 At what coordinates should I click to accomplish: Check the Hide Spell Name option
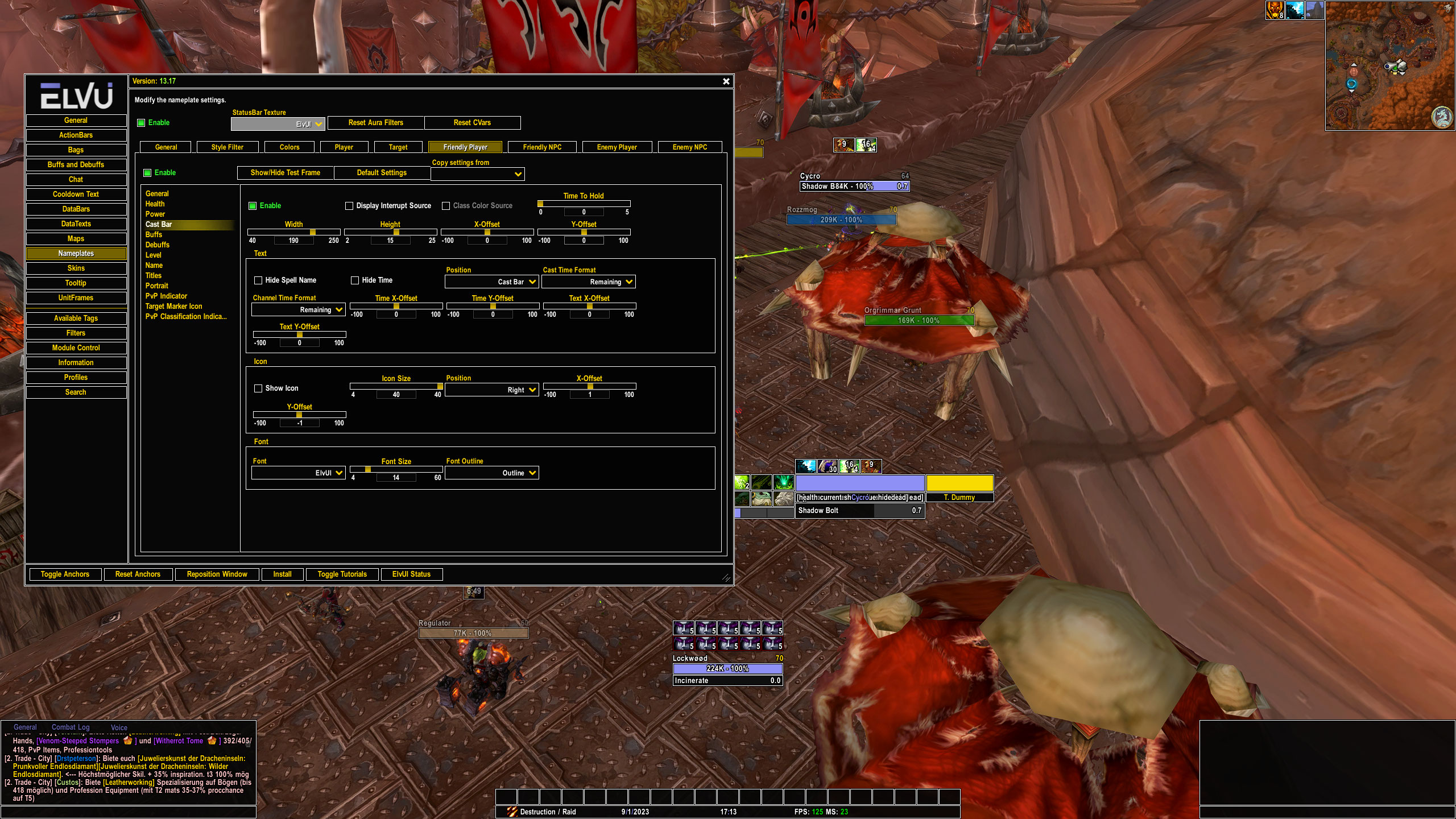[259, 280]
